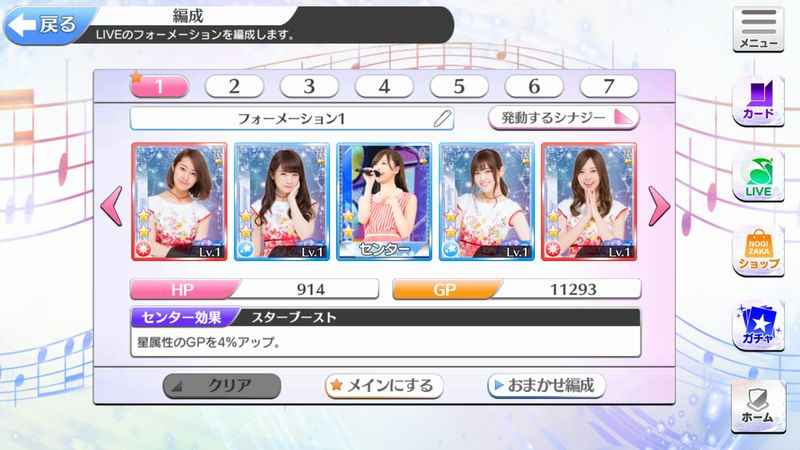
Task: Choose formation tab 5
Action: [459, 87]
